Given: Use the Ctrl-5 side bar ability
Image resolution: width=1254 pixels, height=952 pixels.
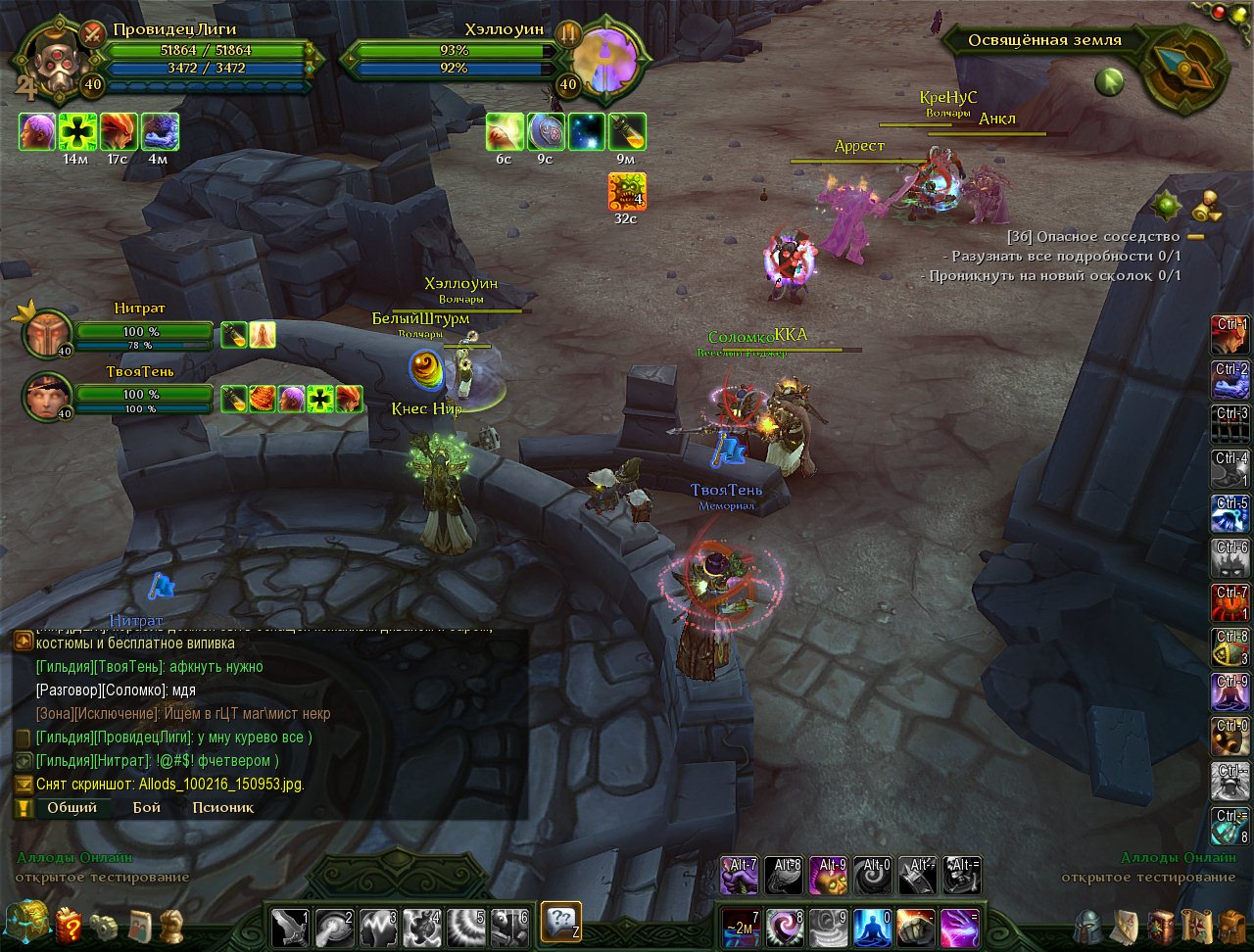Looking at the screenshot, I should pyautogui.click(x=1230, y=515).
